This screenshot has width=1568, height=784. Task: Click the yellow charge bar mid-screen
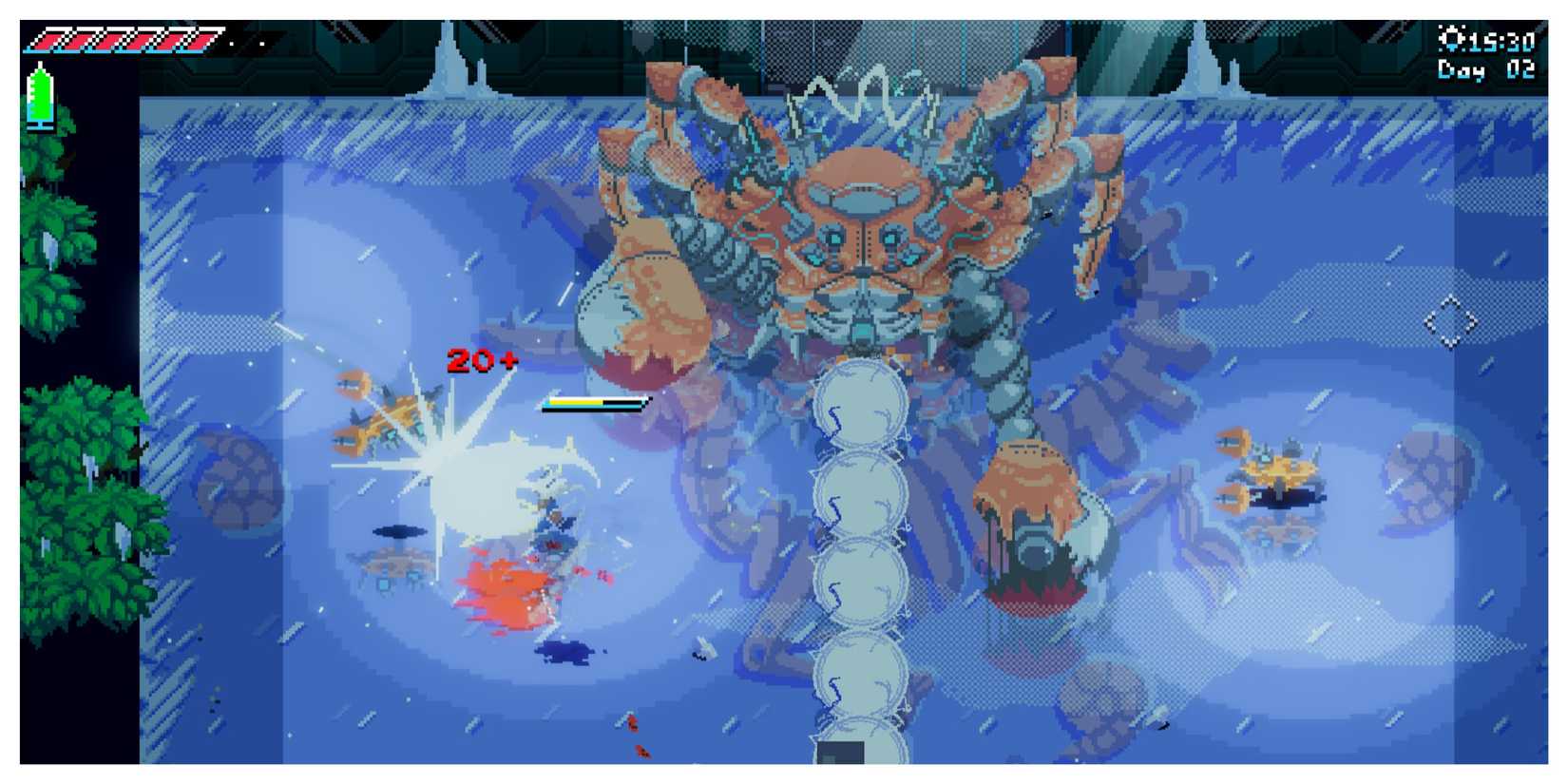594,402
